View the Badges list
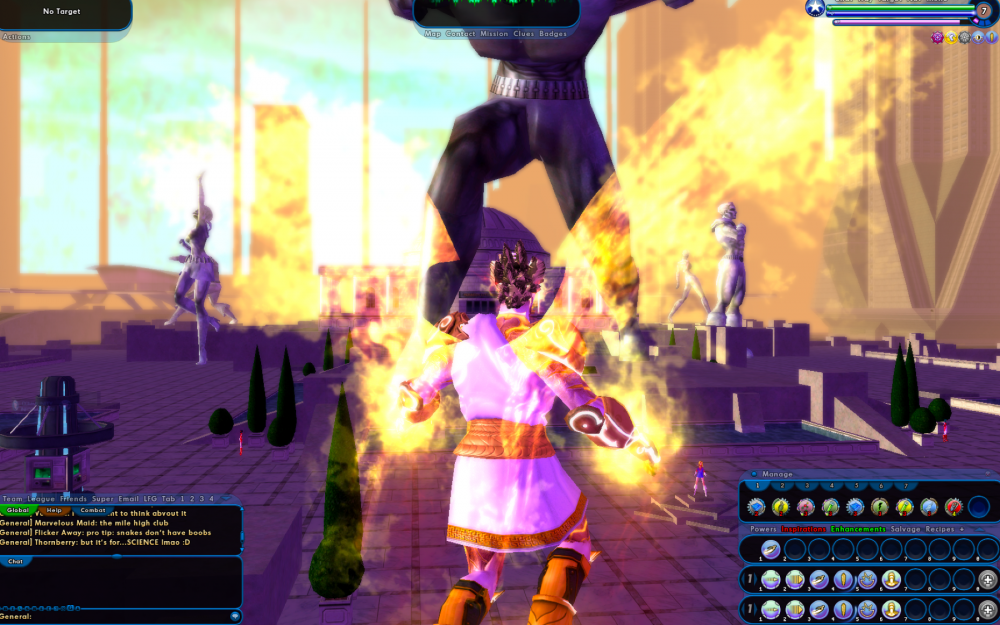Image resolution: width=1000 pixels, height=625 pixels. pos(553,34)
